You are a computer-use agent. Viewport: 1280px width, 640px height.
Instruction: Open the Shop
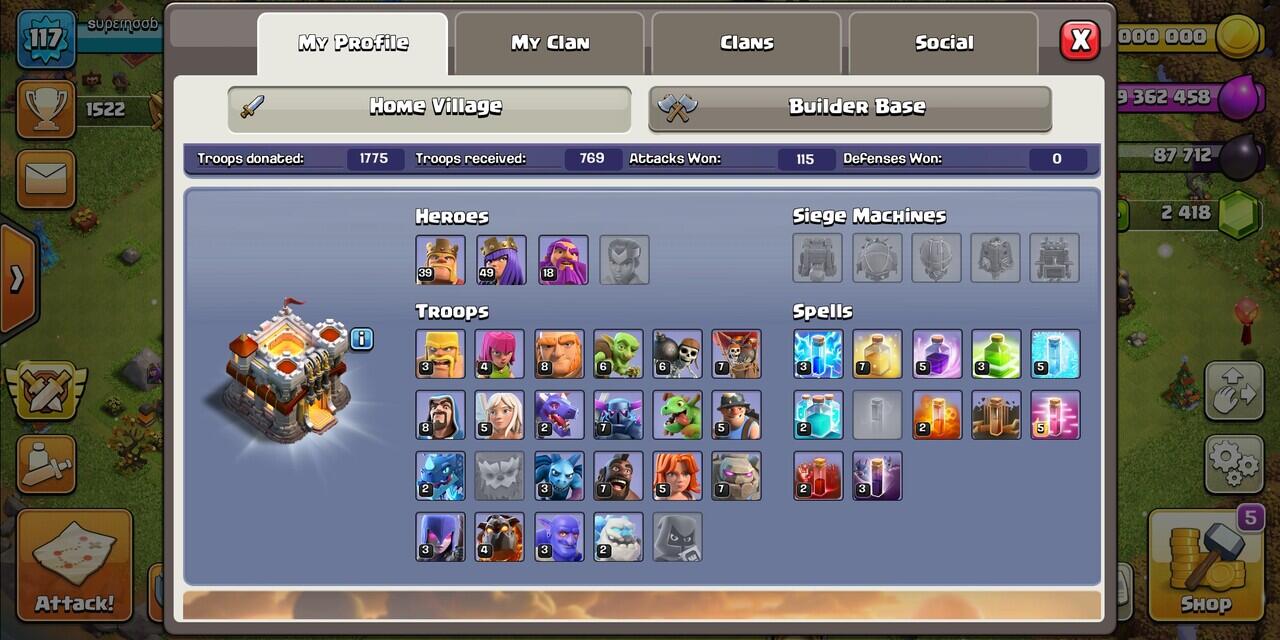tap(1205, 565)
